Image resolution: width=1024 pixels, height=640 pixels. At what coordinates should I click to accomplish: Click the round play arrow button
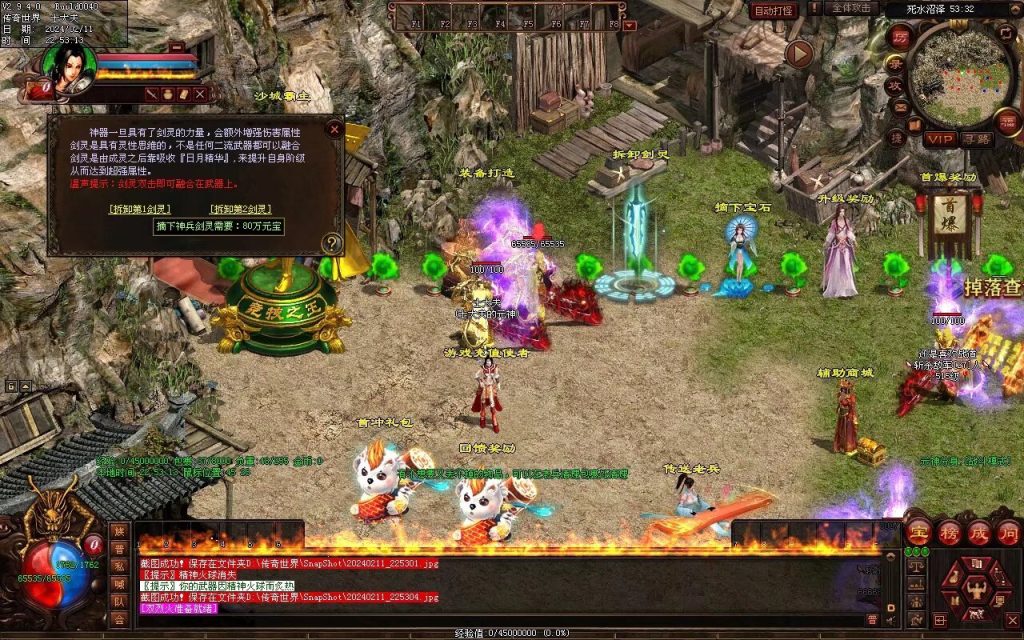(799, 53)
